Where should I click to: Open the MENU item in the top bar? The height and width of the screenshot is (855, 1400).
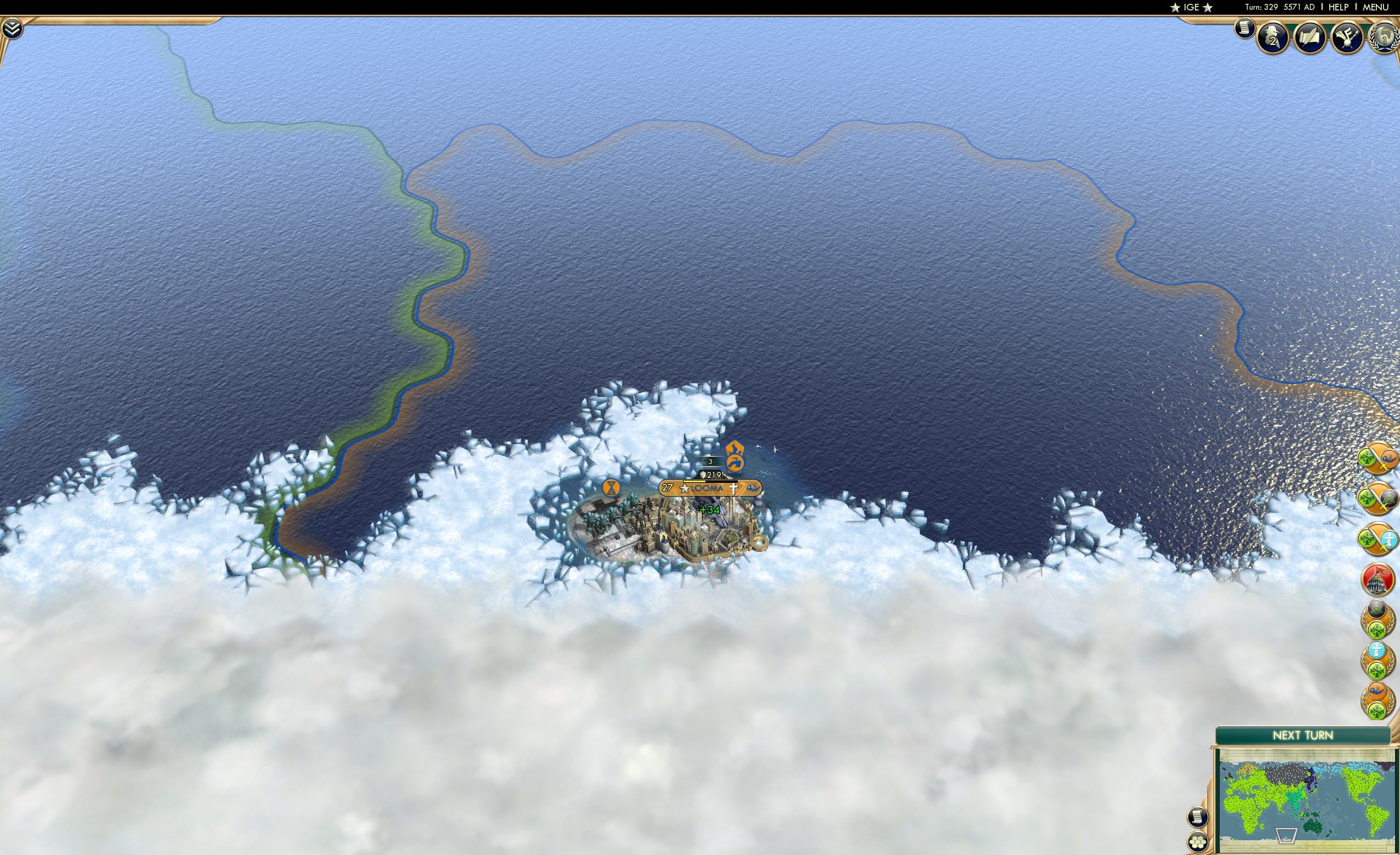[x=1375, y=7]
